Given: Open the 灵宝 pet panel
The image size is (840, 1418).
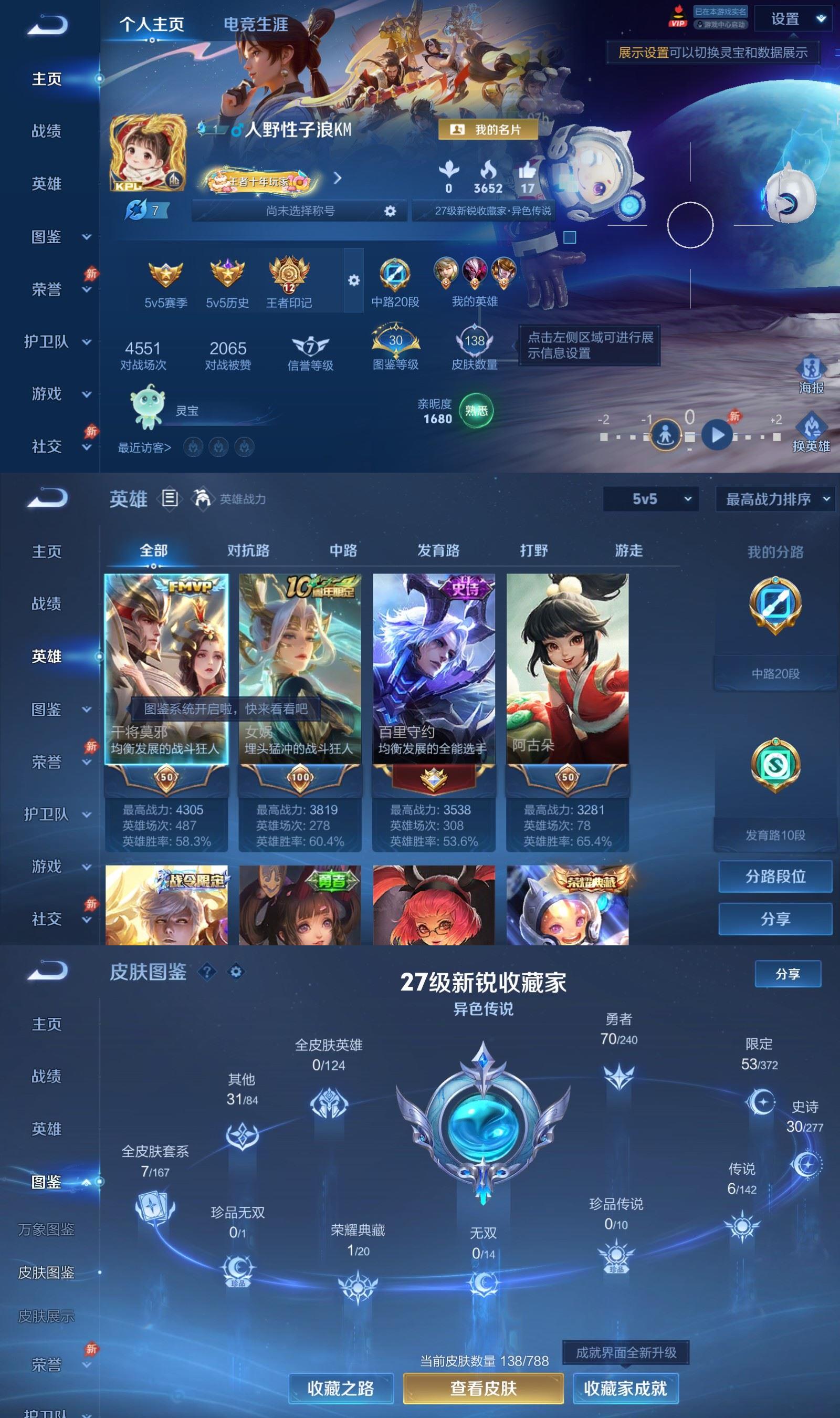Looking at the screenshot, I should coord(147,410).
